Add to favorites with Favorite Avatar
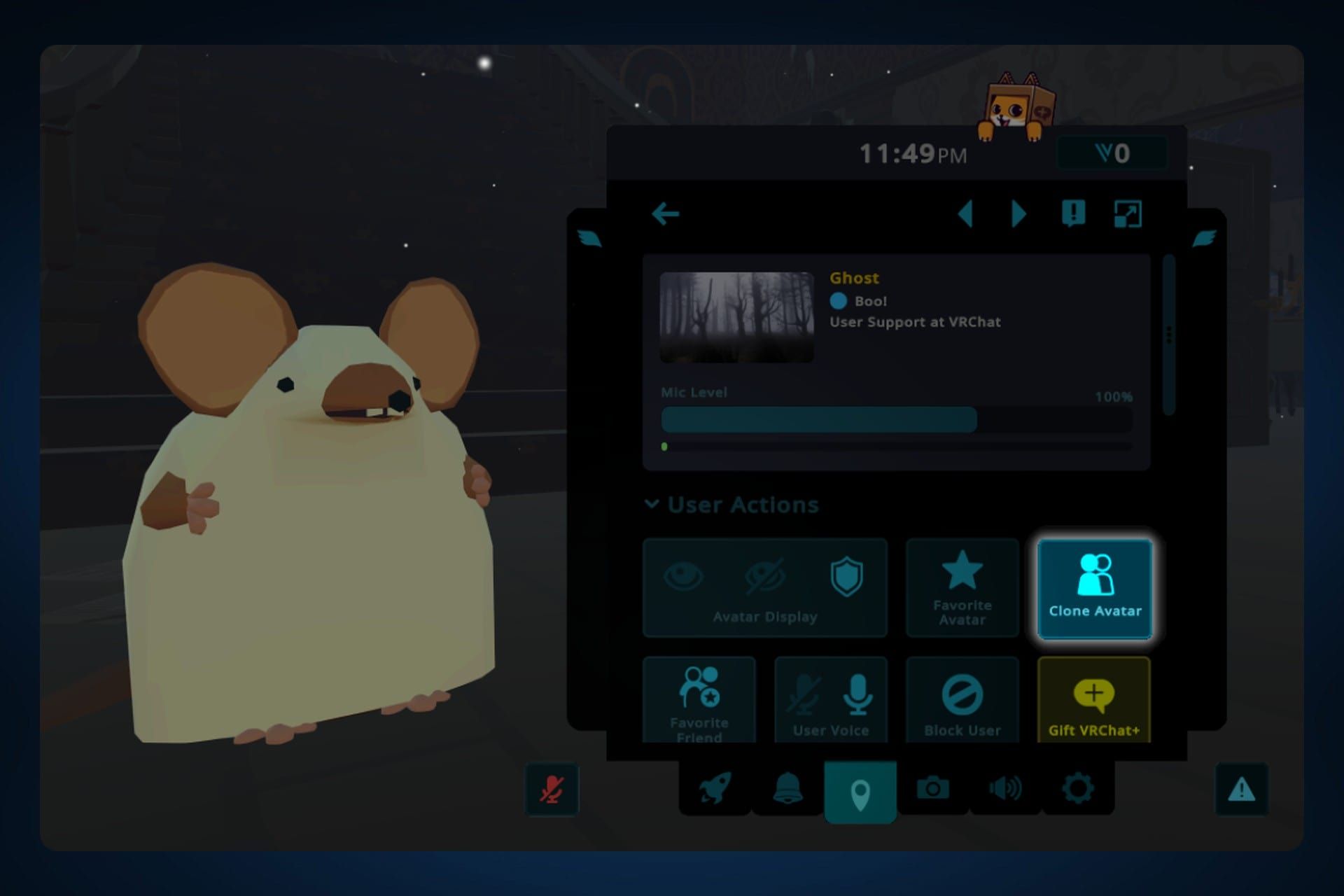1344x896 pixels. pyautogui.click(x=962, y=588)
